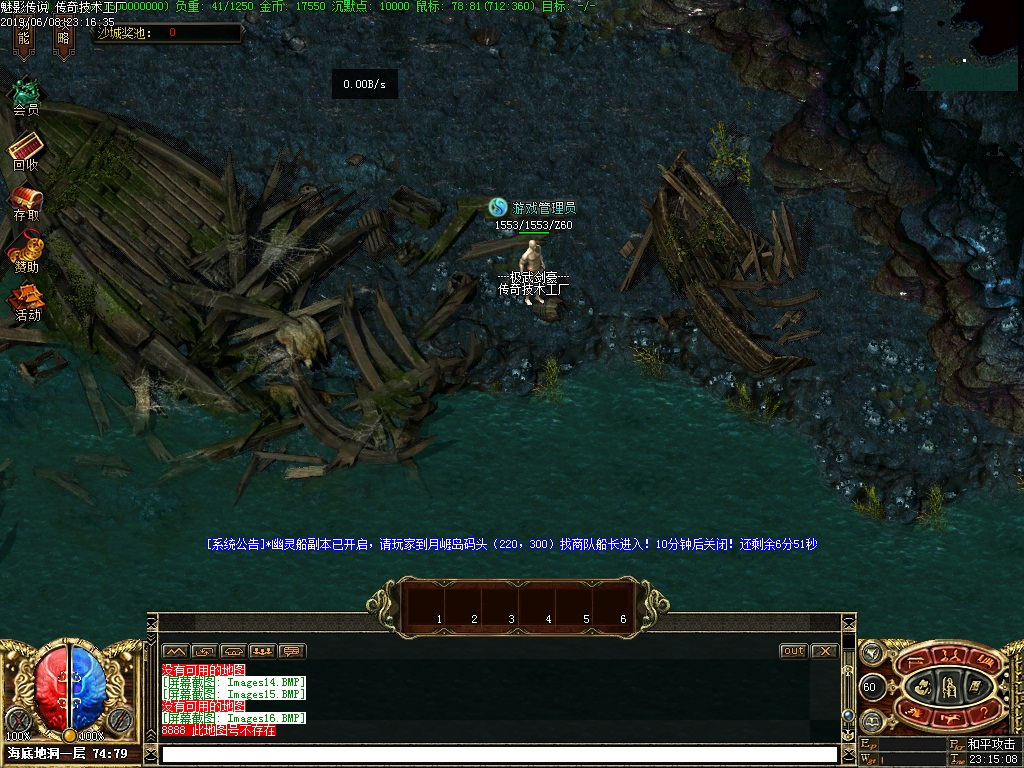Select the group members chat channel button
The image size is (1024, 768).
click(x=263, y=651)
